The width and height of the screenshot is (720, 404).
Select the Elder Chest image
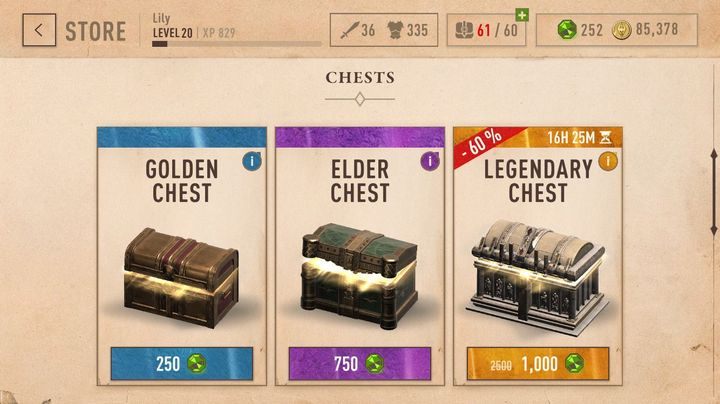point(358,268)
